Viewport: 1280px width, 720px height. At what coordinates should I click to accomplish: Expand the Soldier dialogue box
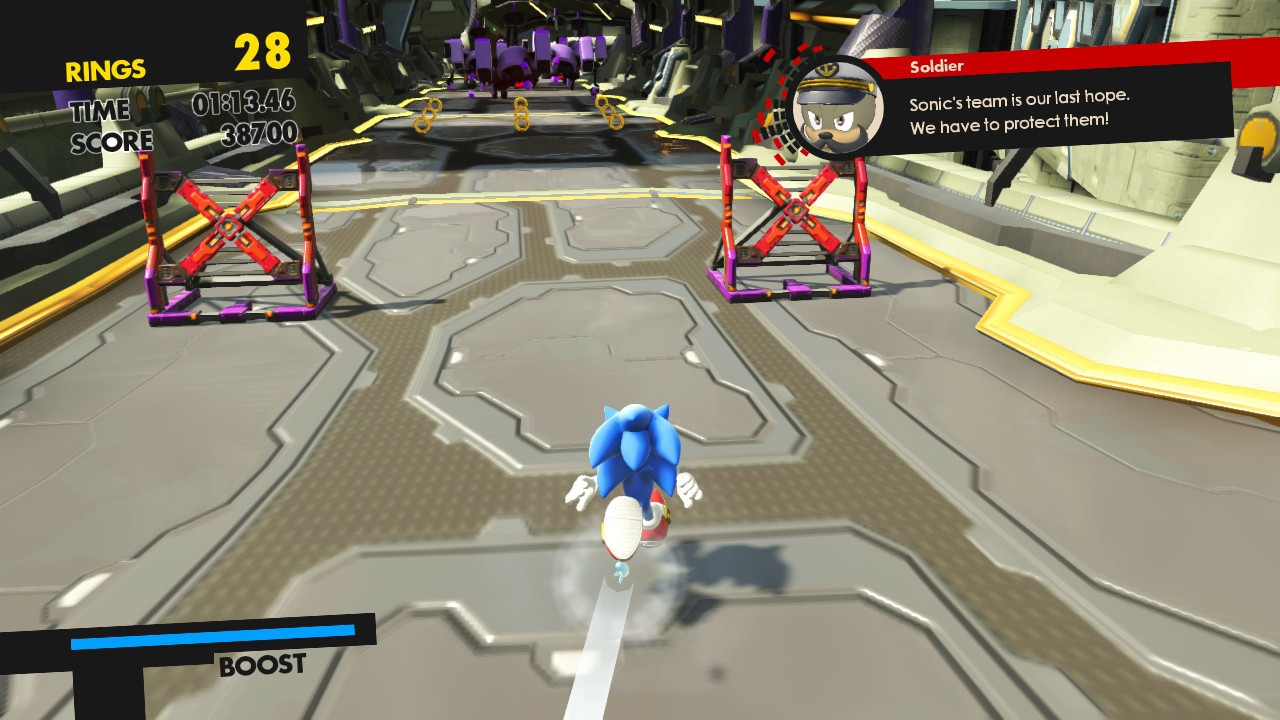pos(1050,110)
